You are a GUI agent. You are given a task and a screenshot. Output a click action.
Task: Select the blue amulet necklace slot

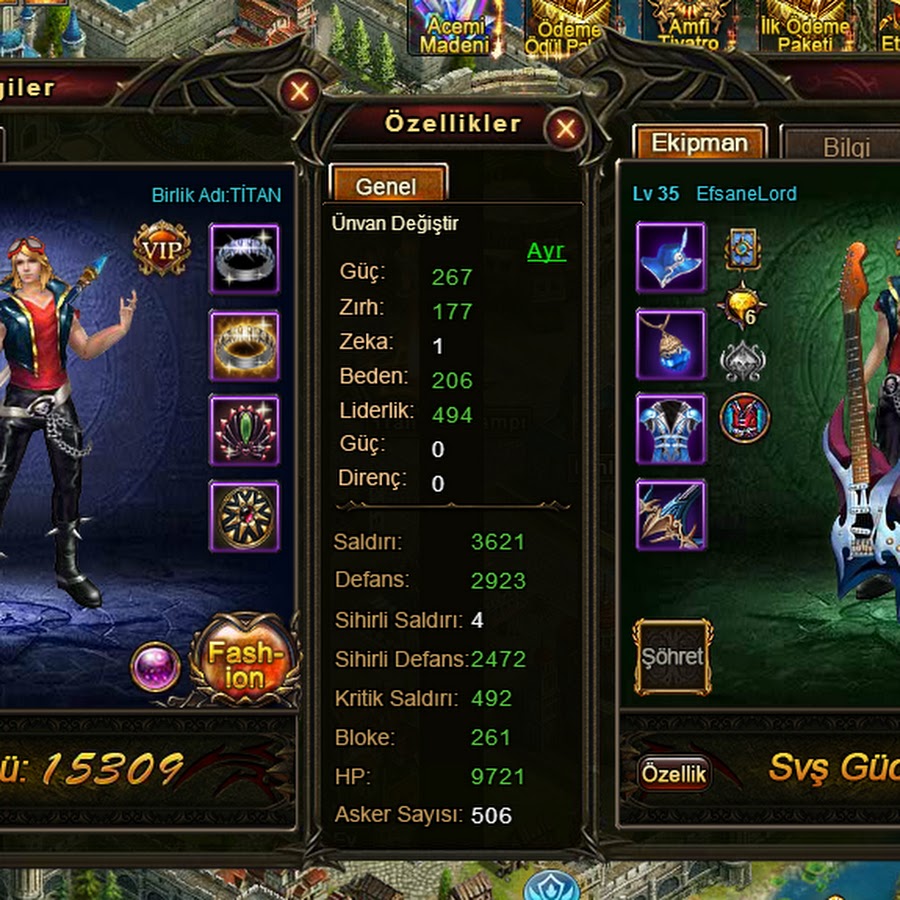(x=671, y=345)
